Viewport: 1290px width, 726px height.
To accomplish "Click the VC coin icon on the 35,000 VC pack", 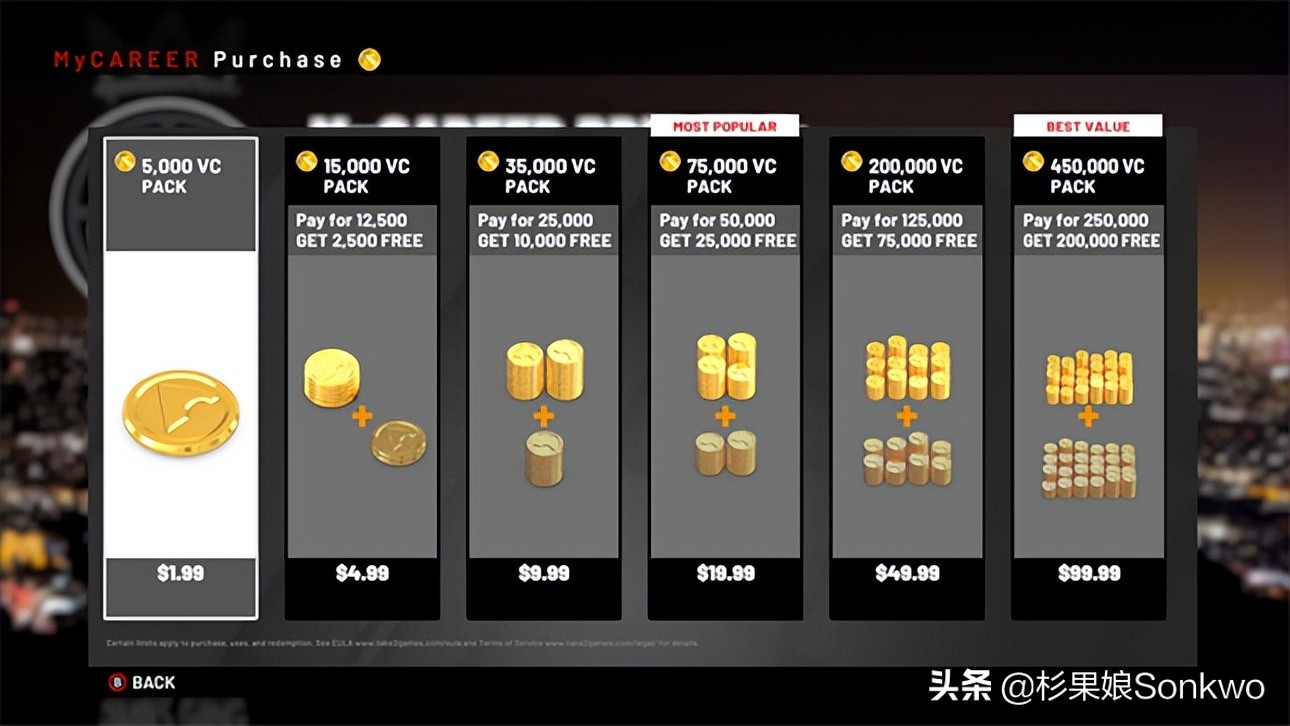I will click(x=488, y=160).
